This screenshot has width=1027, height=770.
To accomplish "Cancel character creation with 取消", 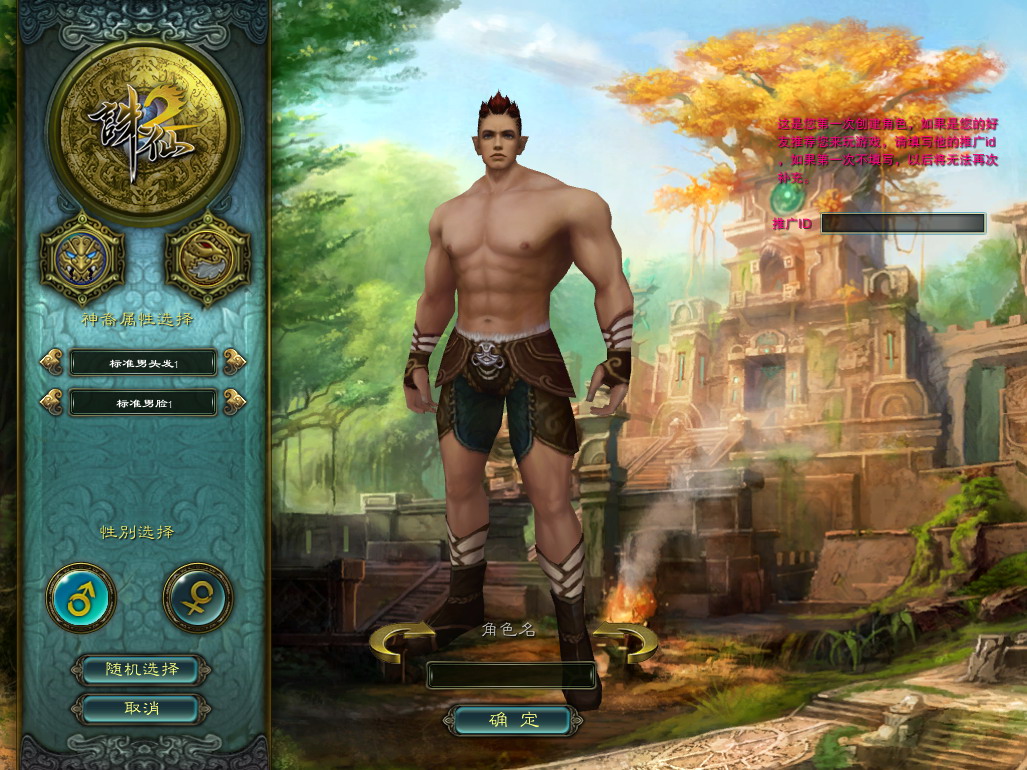I will point(141,708).
